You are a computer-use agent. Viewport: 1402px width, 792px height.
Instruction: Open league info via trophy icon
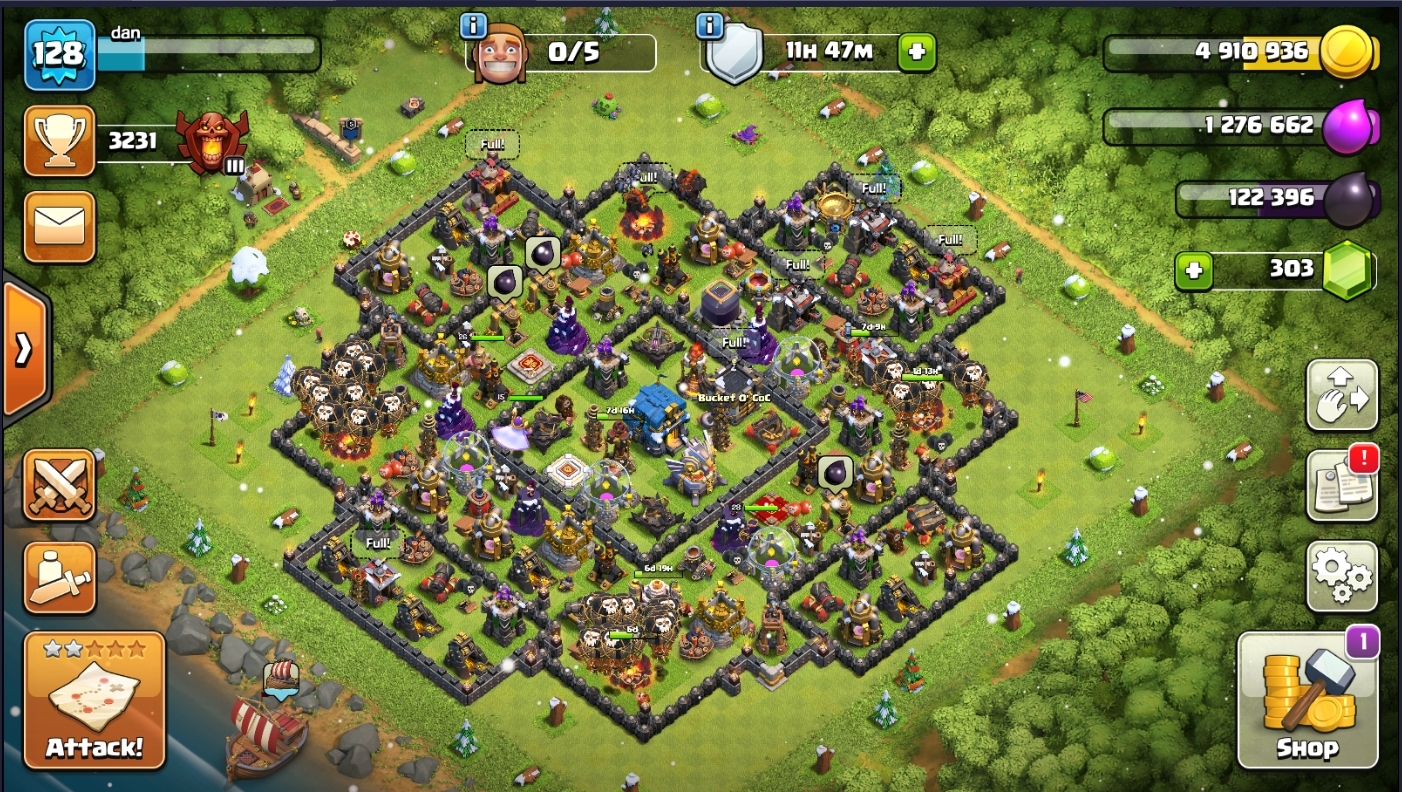pyautogui.click(x=59, y=141)
